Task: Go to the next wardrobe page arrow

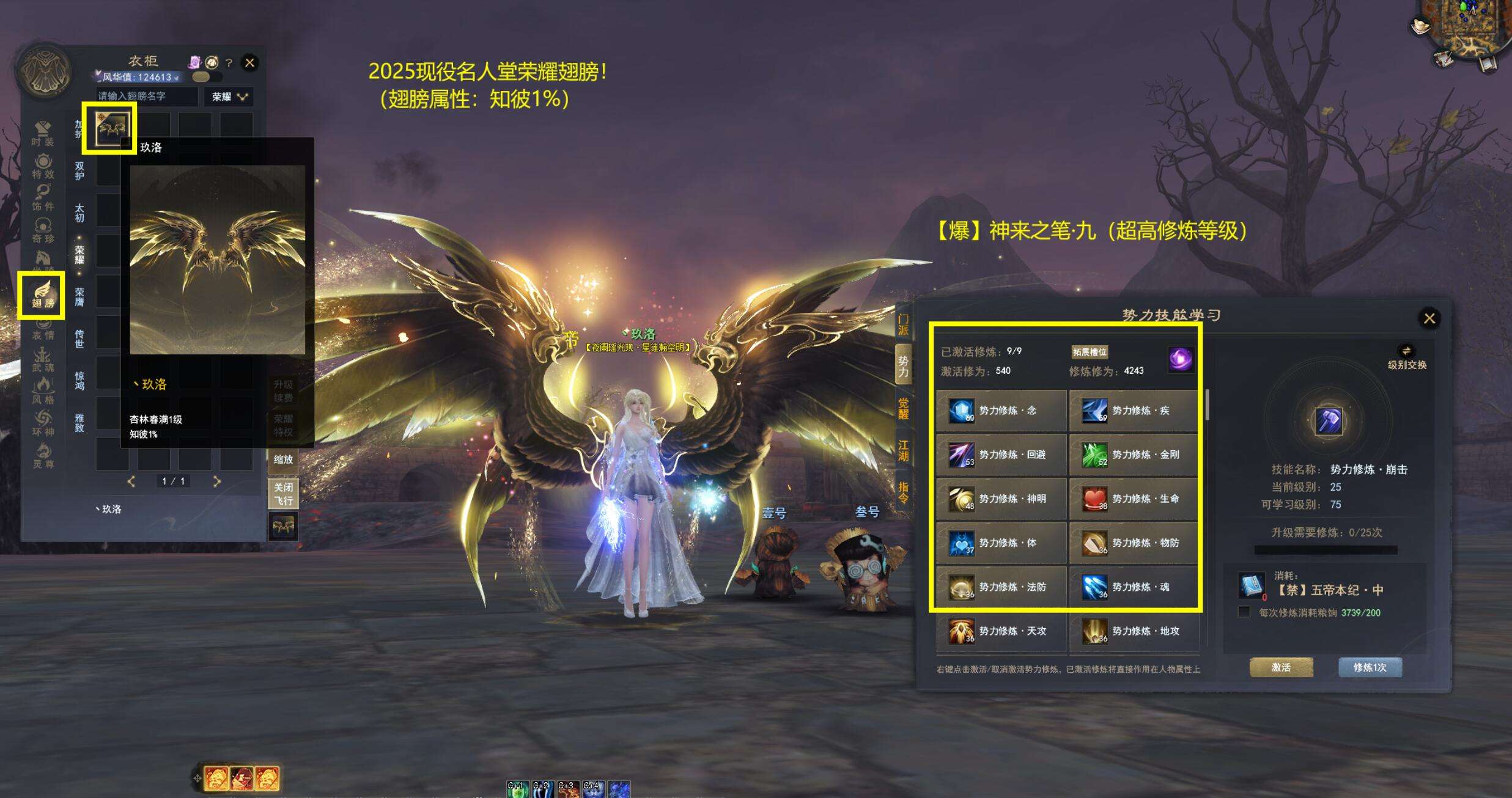Action: (216, 481)
